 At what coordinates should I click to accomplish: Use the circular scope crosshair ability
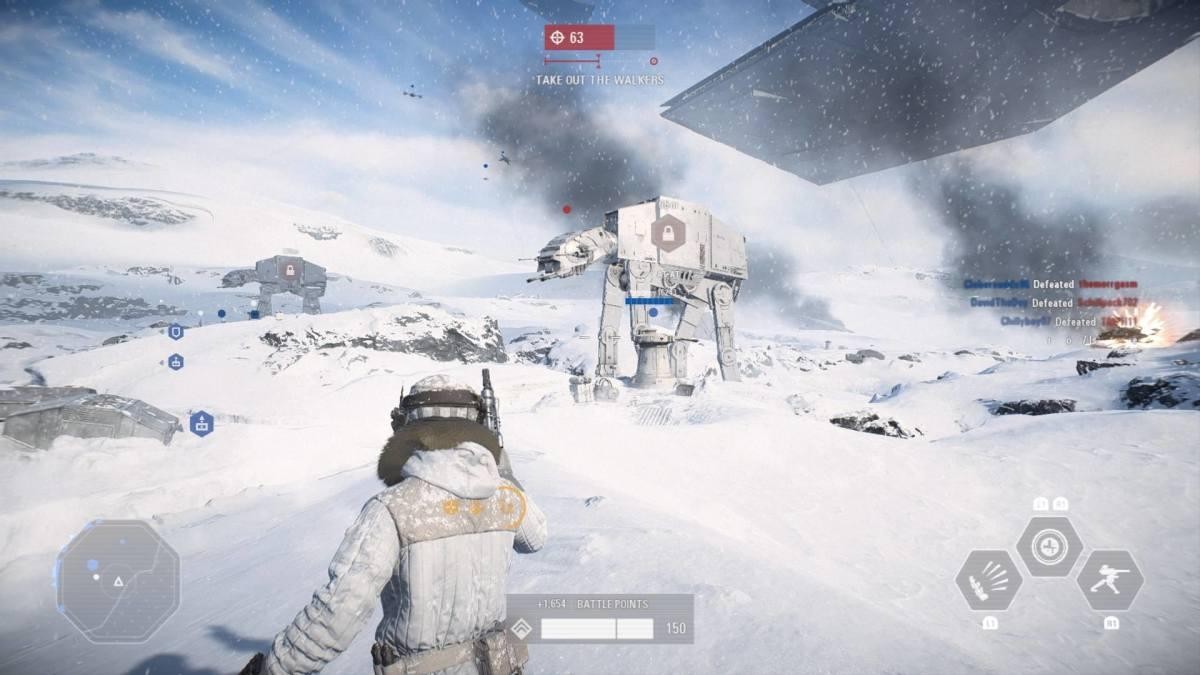[1049, 546]
